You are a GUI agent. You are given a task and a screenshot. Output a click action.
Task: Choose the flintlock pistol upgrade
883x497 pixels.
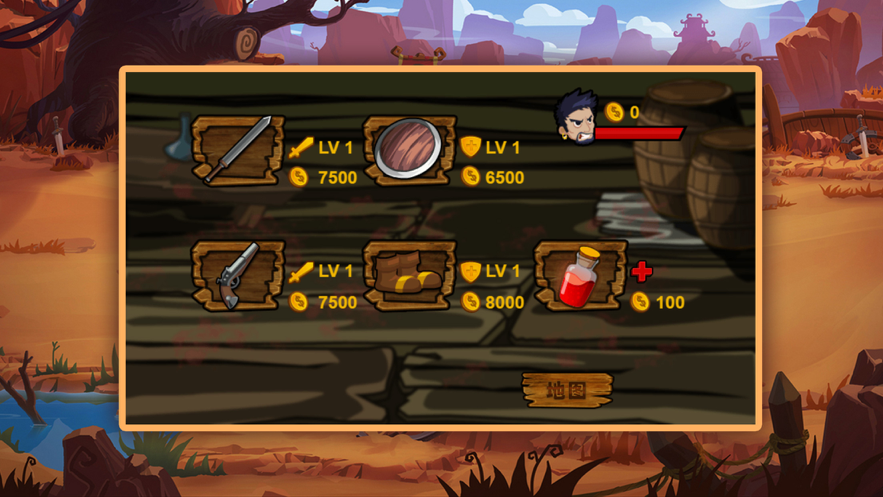click(x=238, y=276)
